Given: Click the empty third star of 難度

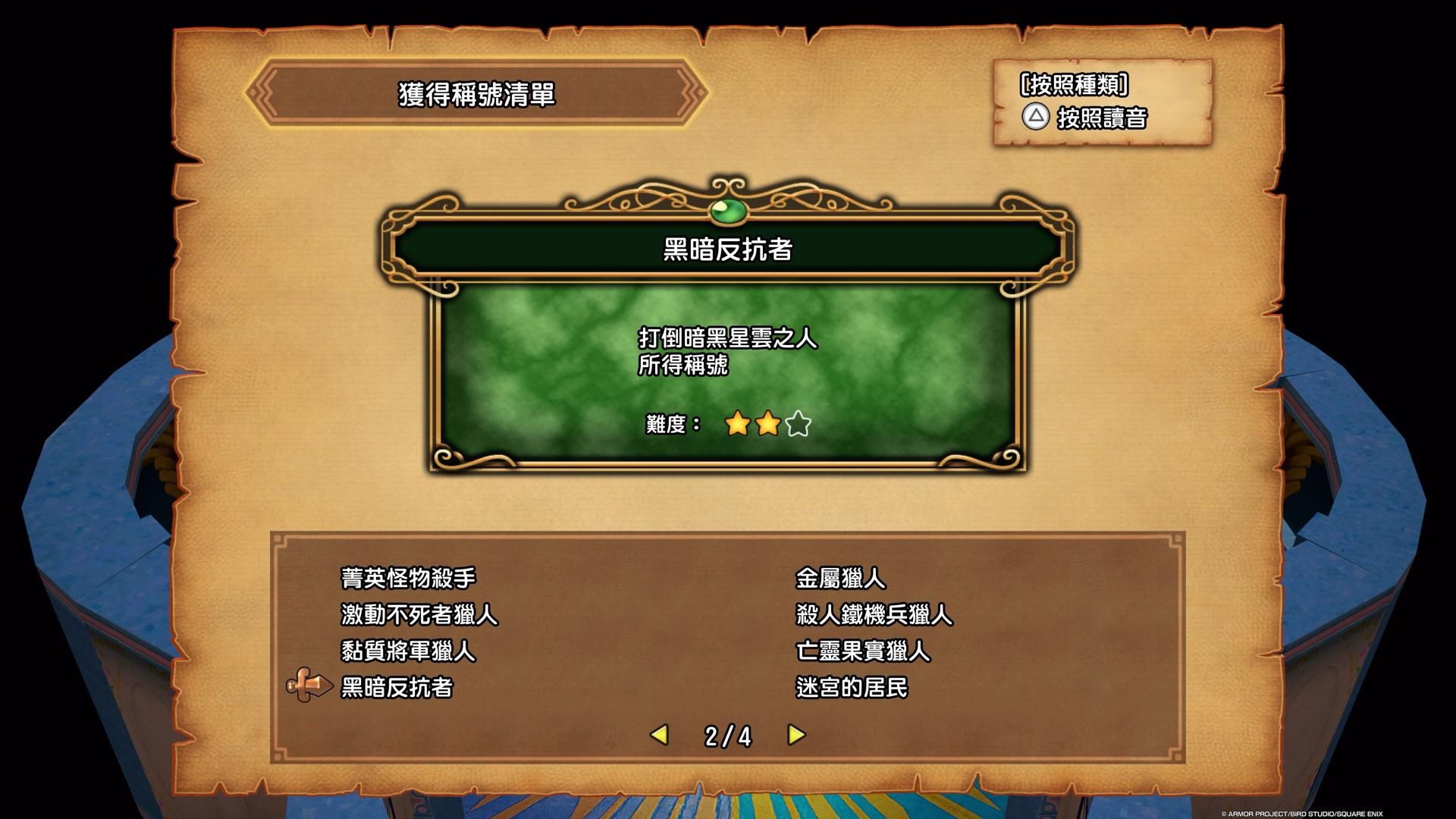Looking at the screenshot, I should click(797, 425).
